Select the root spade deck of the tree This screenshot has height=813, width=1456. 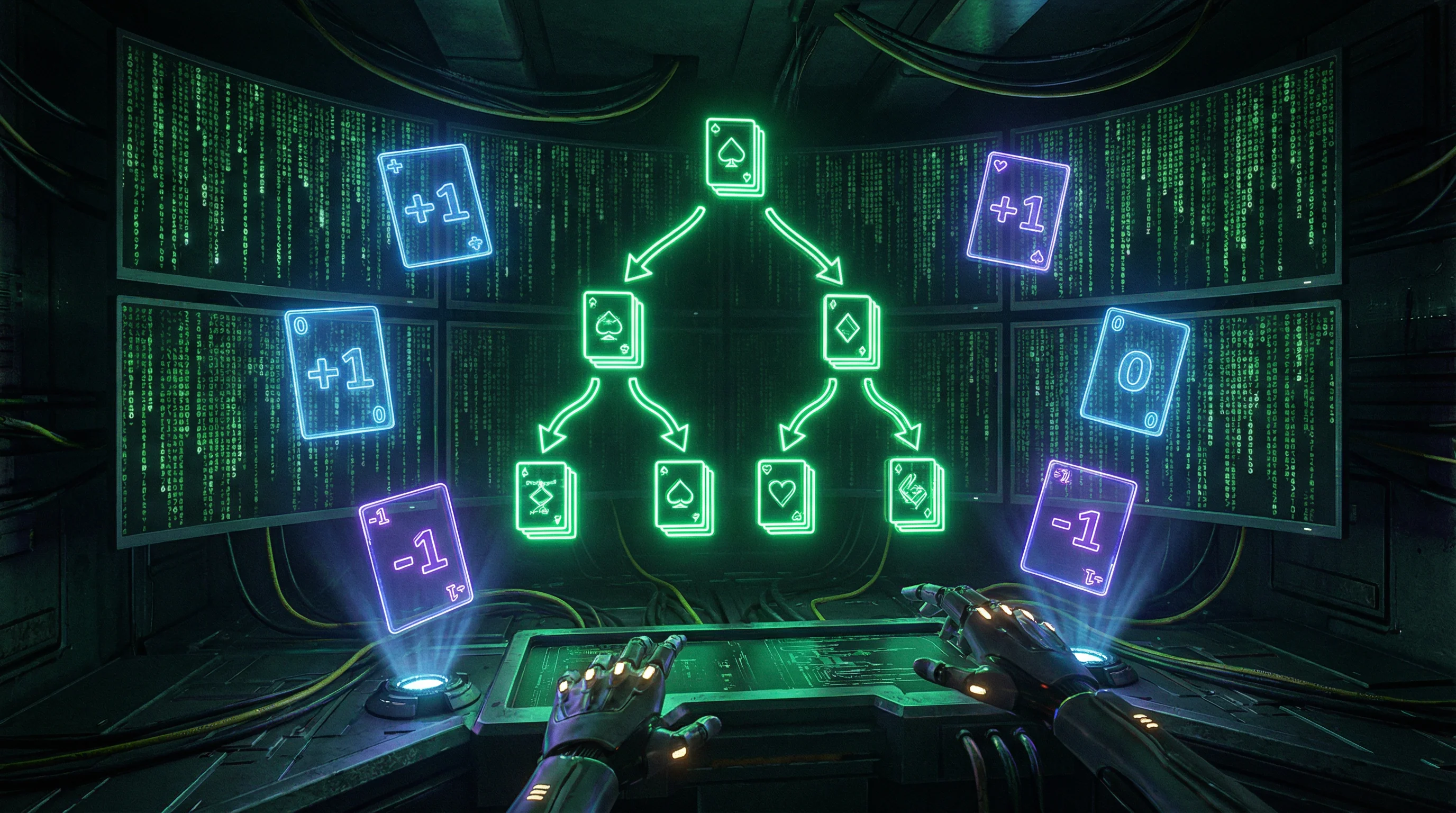(x=733, y=157)
